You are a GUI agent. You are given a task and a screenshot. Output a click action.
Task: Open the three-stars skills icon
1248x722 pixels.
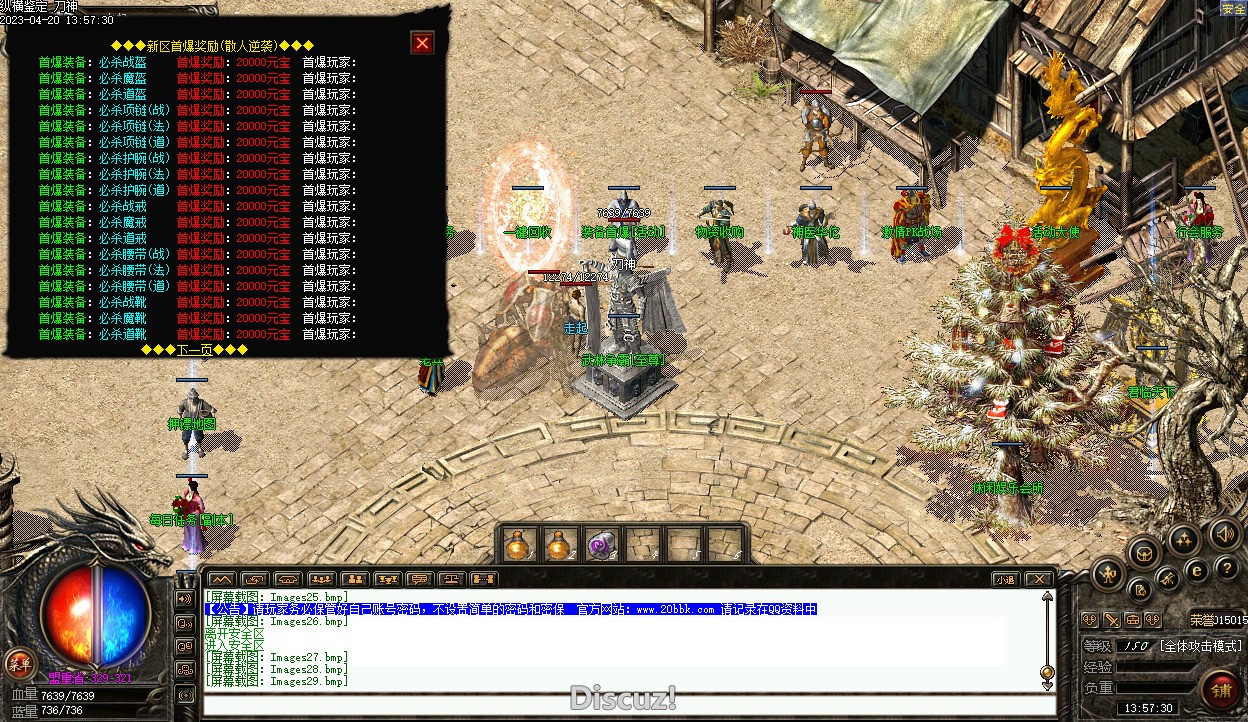click(x=1185, y=541)
